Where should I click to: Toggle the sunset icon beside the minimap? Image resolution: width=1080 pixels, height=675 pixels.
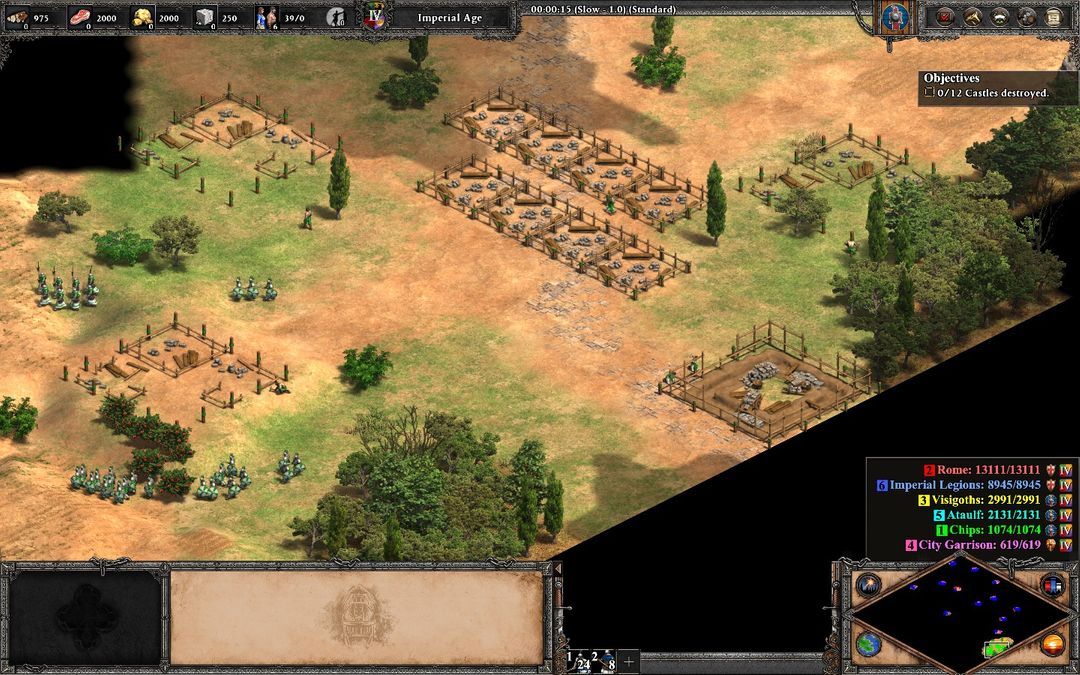click(1051, 645)
